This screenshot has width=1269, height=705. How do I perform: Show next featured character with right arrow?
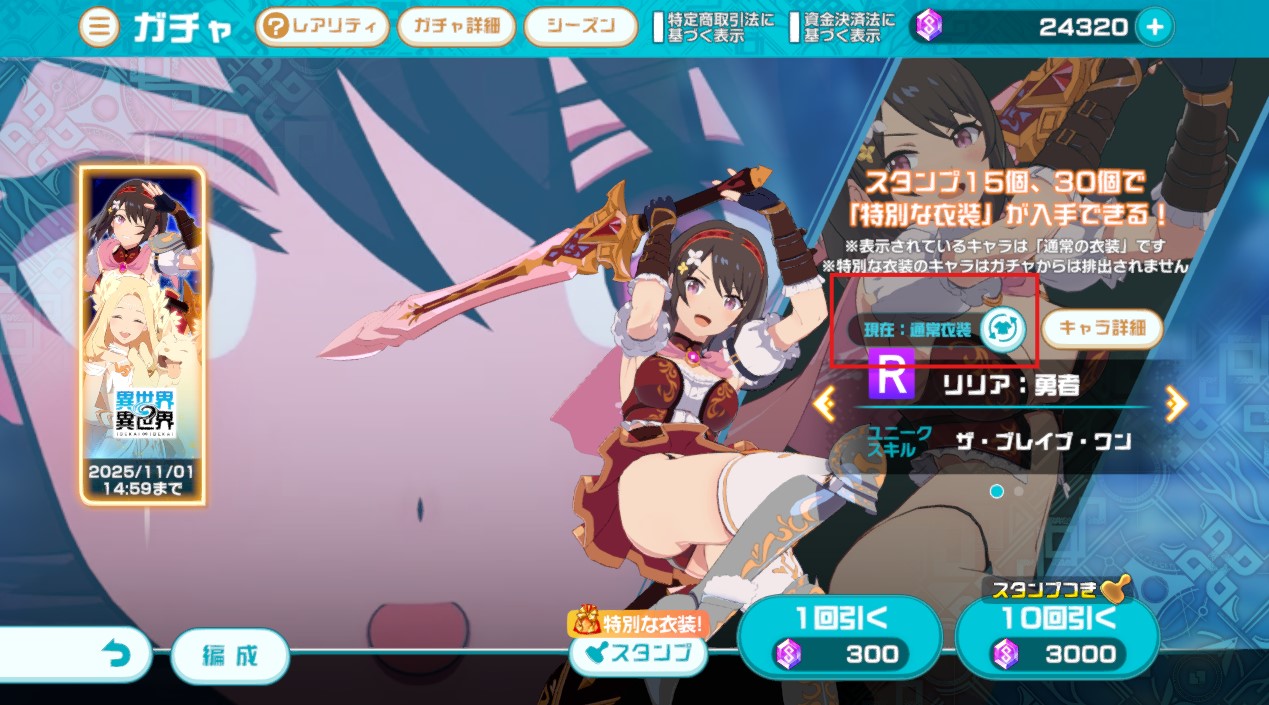pyautogui.click(x=1176, y=403)
